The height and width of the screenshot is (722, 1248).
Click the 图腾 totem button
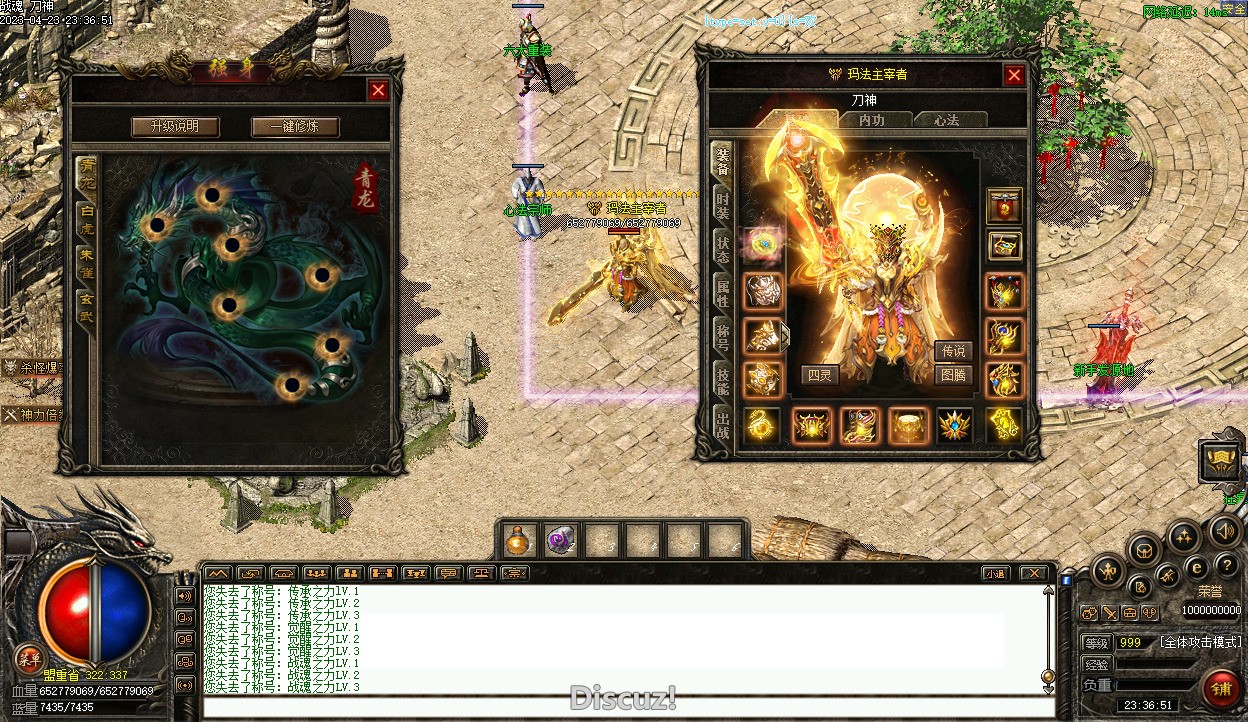tap(954, 375)
